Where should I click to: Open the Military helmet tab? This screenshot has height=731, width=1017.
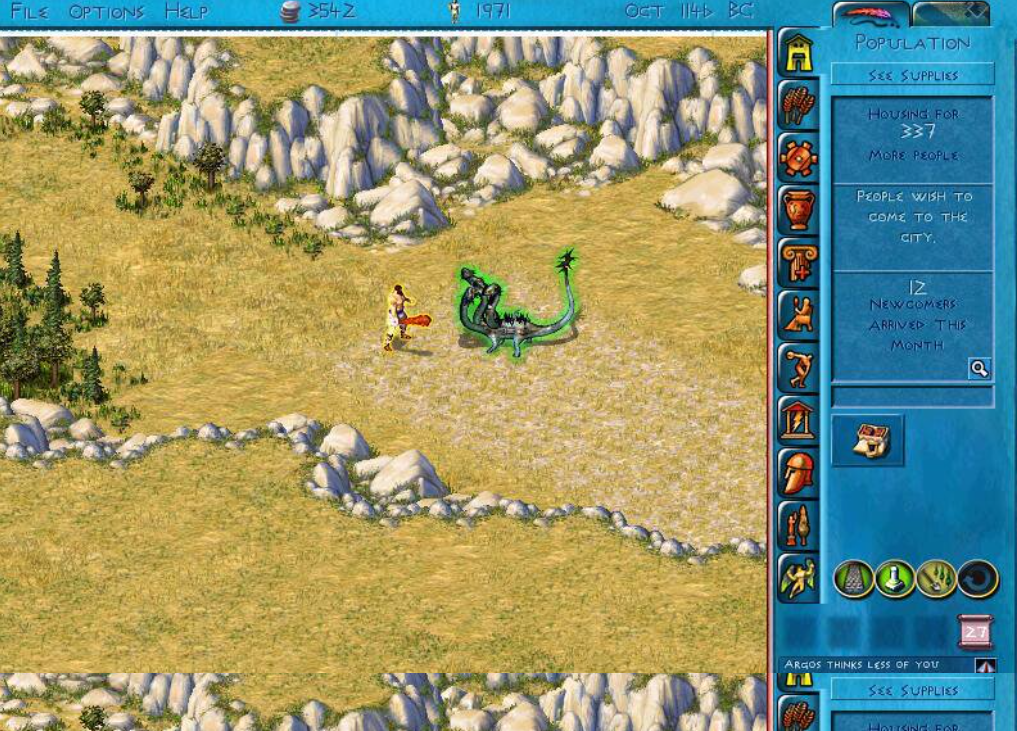pos(798,473)
